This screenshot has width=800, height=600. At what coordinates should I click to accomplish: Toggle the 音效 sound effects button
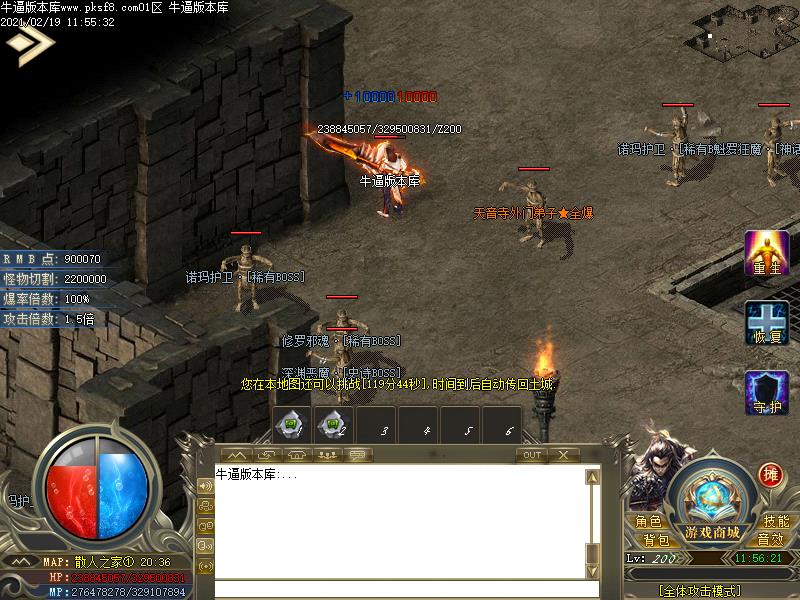click(770, 540)
